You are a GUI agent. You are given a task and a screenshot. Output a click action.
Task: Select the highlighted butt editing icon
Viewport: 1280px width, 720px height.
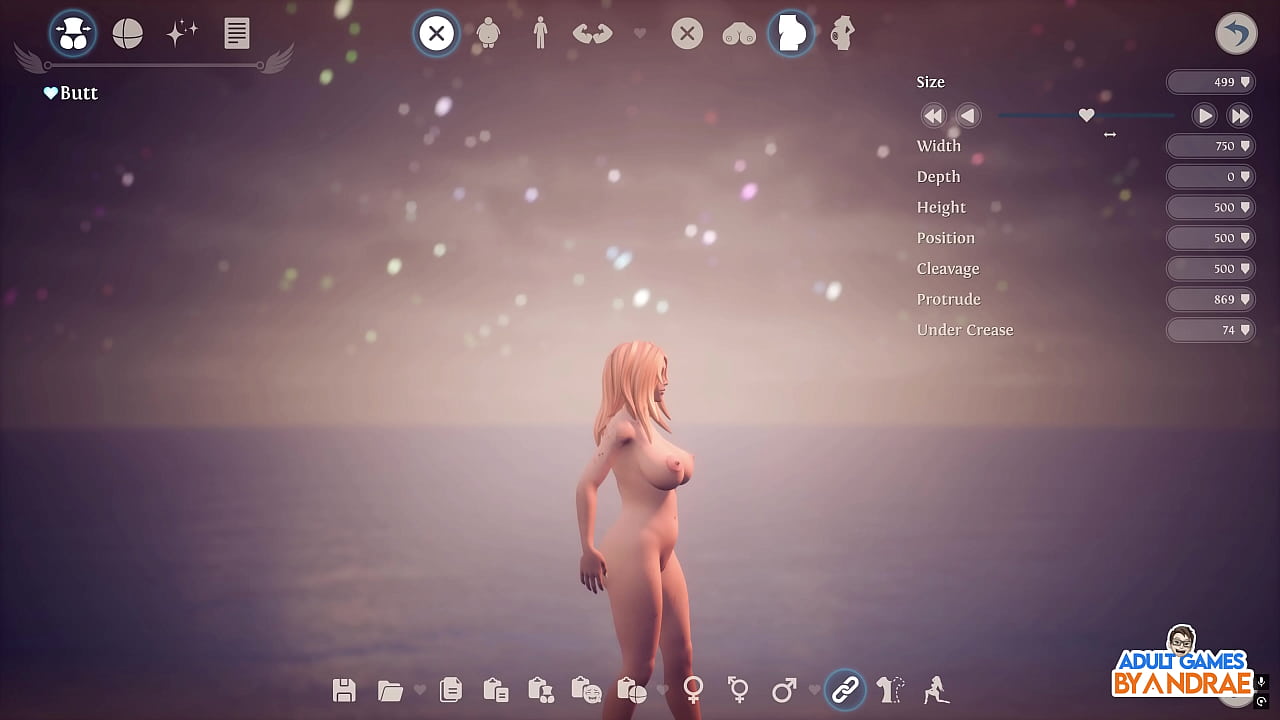pyautogui.click(x=791, y=33)
